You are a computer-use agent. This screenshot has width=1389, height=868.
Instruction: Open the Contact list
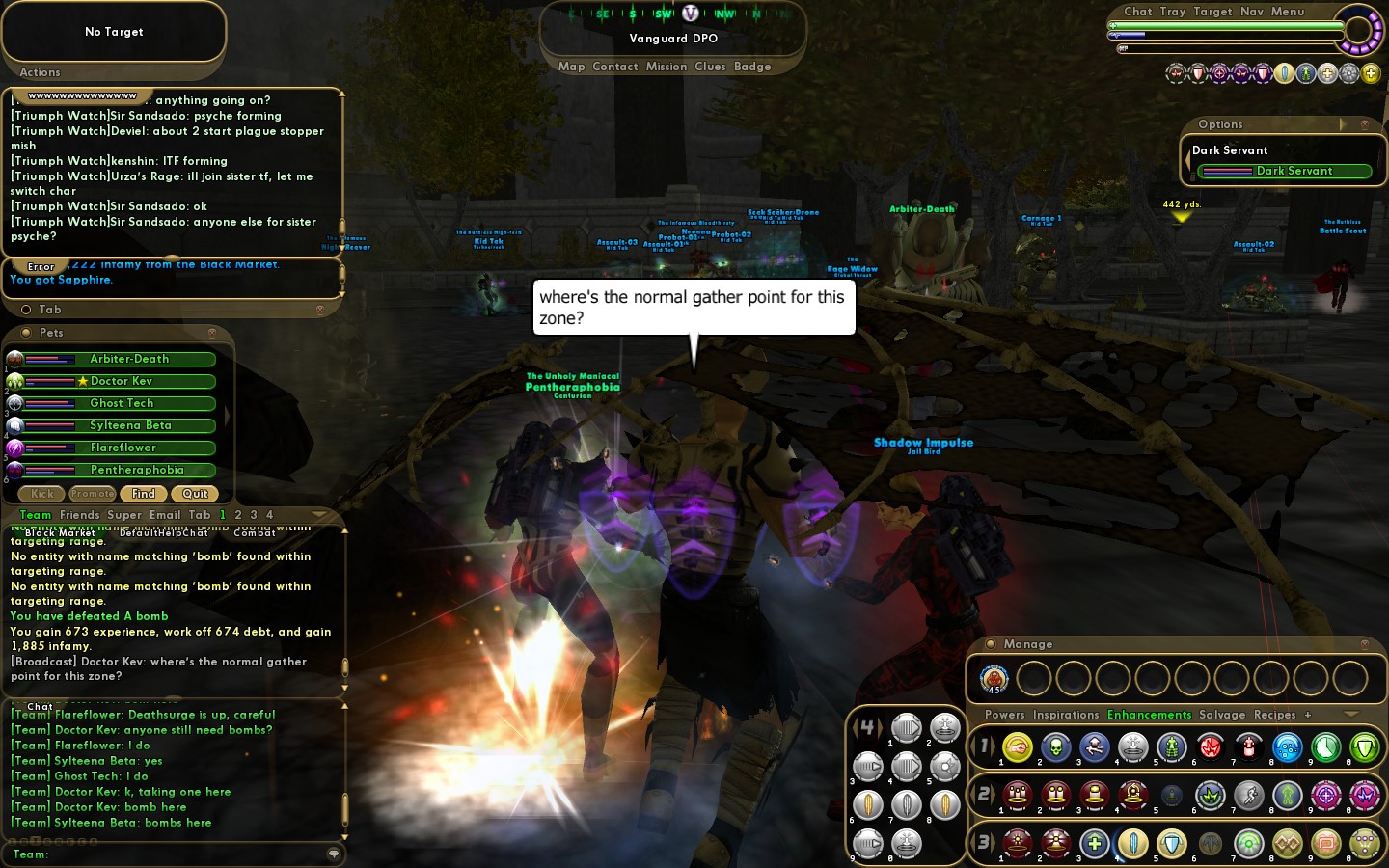pyautogui.click(x=615, y=67)
